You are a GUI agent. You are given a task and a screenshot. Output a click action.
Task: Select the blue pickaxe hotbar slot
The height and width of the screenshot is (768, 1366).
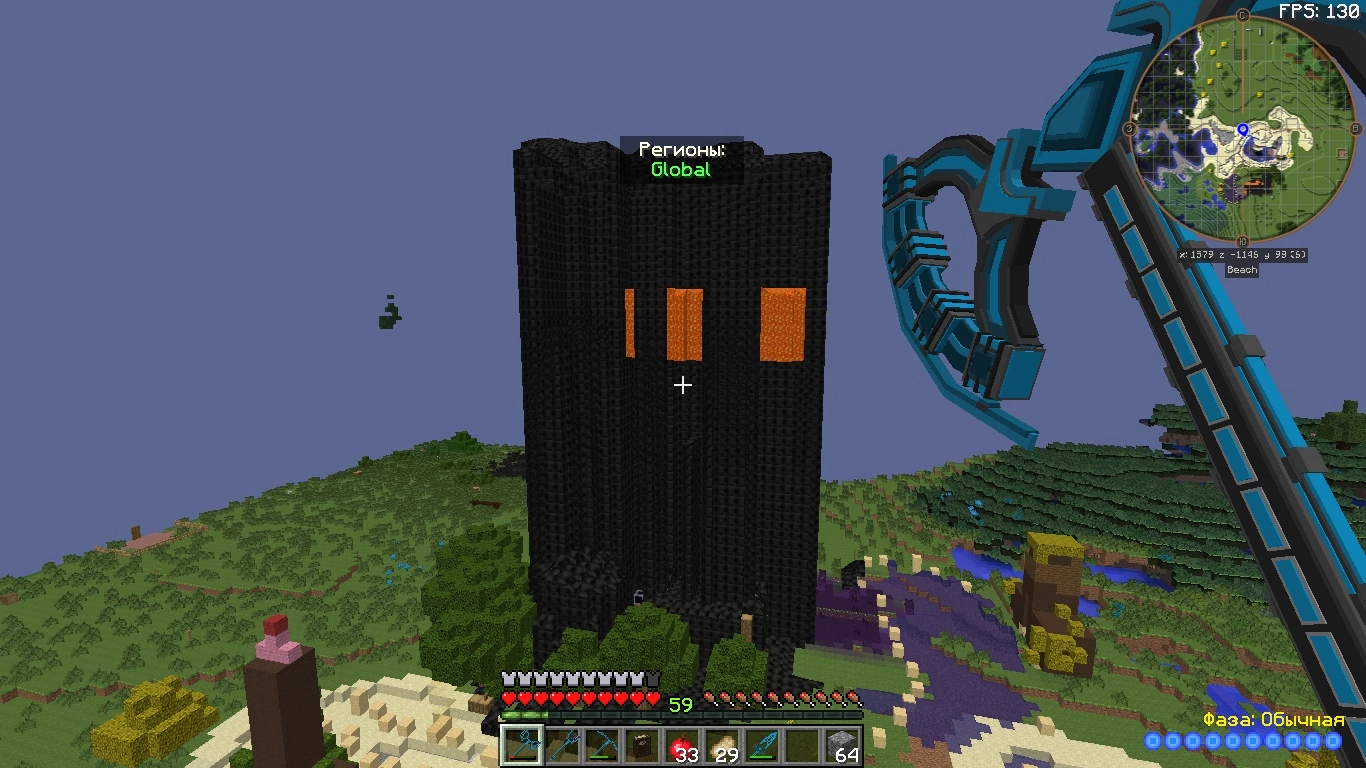pos(602,745)
